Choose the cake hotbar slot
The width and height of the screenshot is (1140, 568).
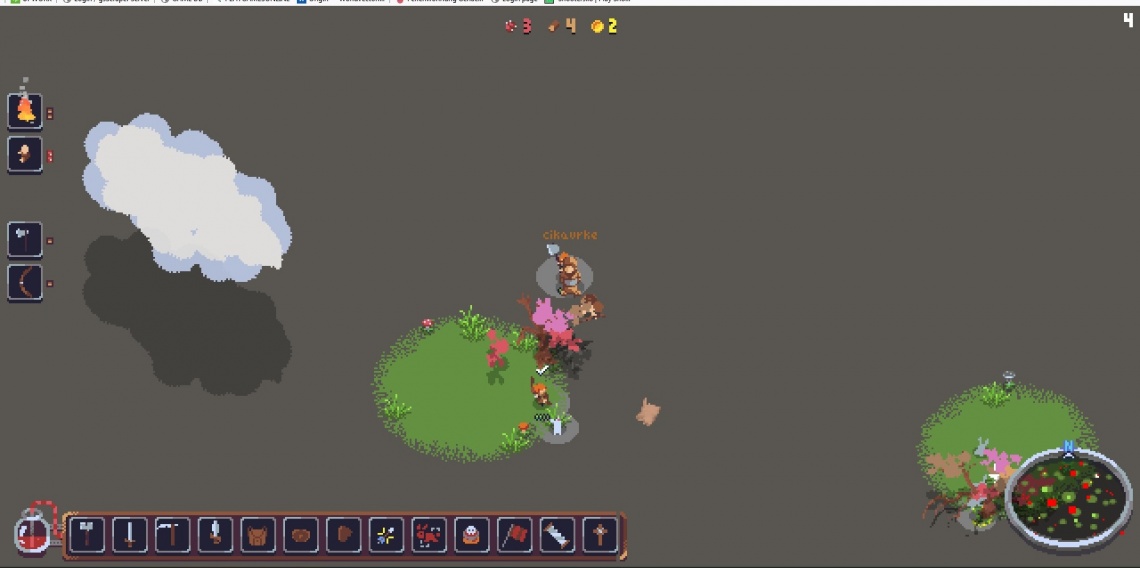pos(472,535)
